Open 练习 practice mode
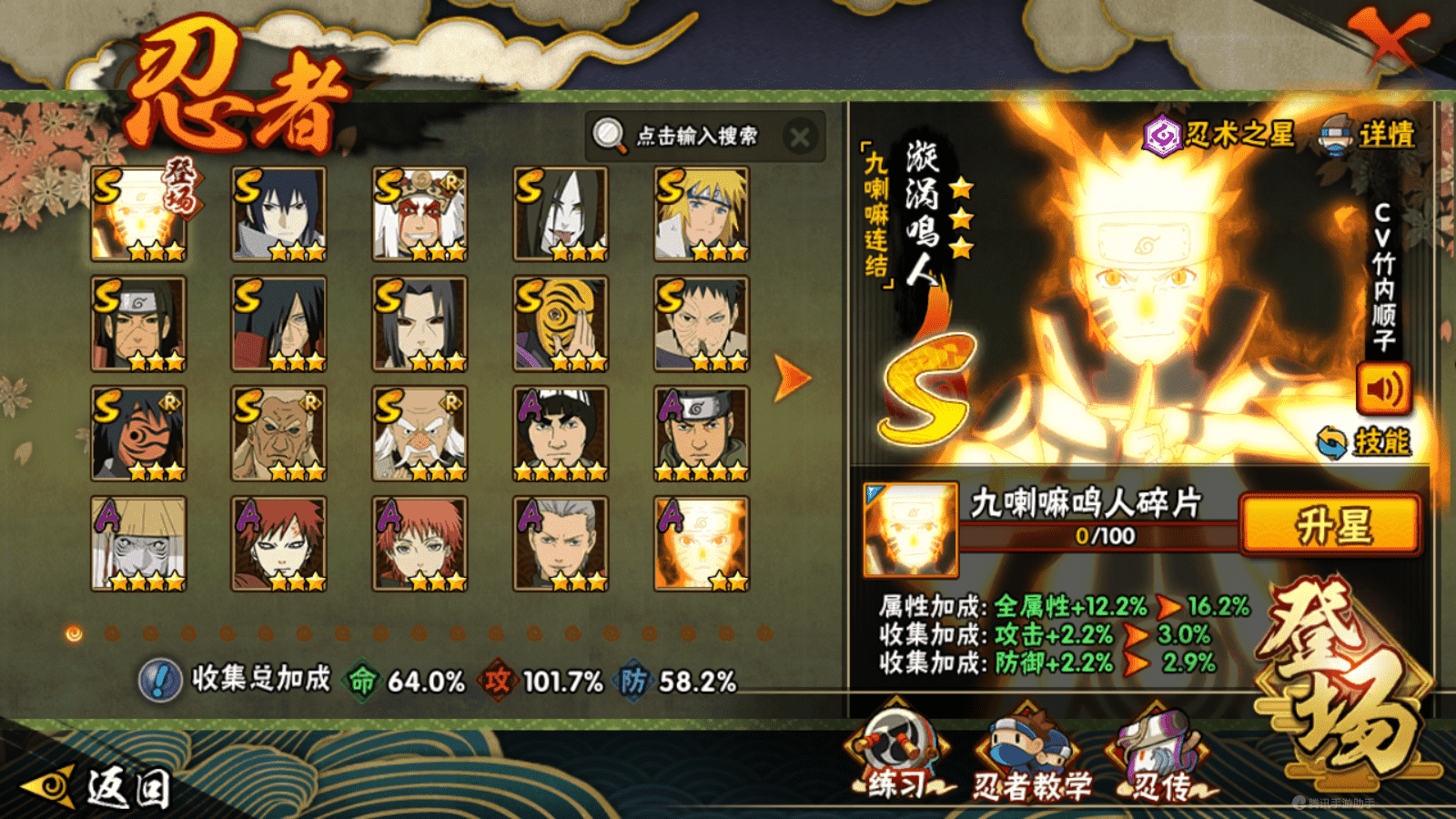 (897, 757)
